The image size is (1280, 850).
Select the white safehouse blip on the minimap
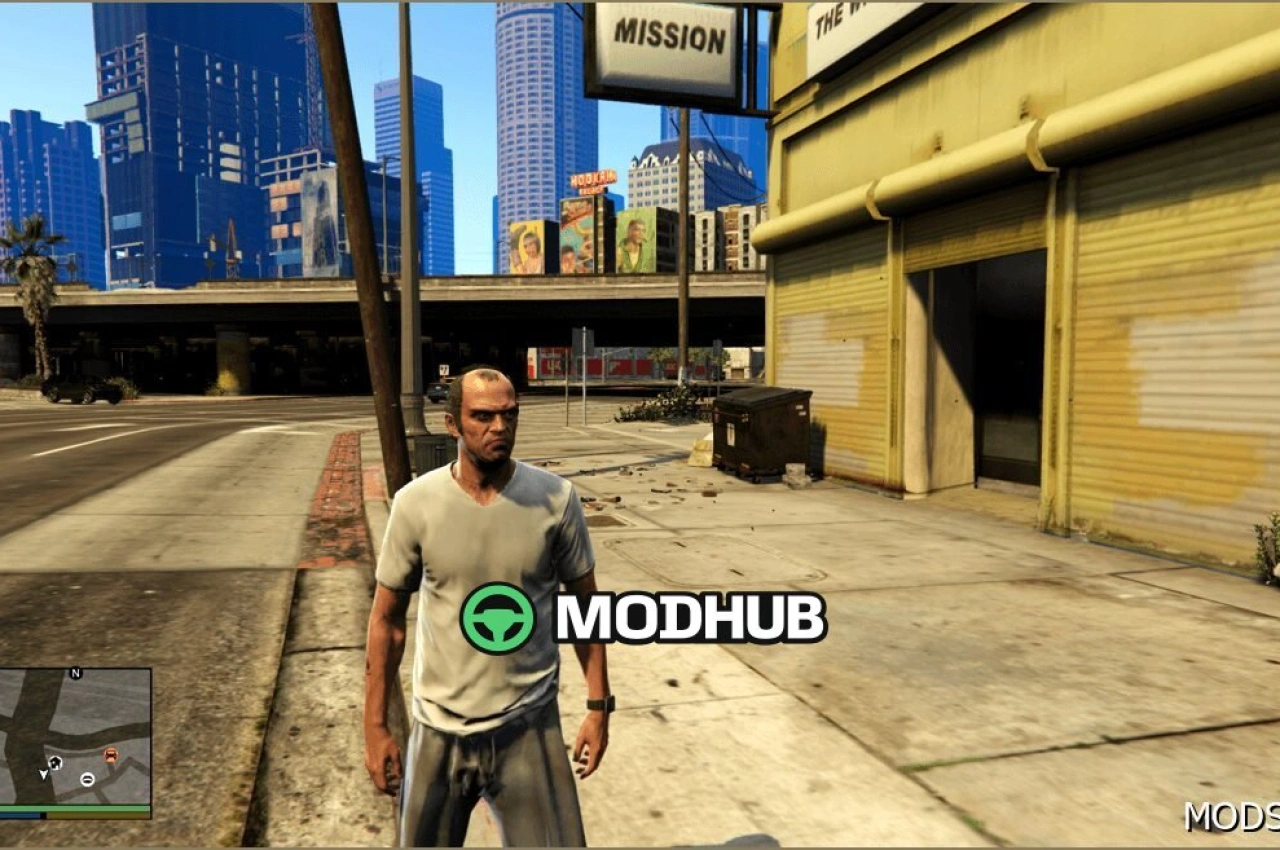pyautogui.click(x=56, y=762)
